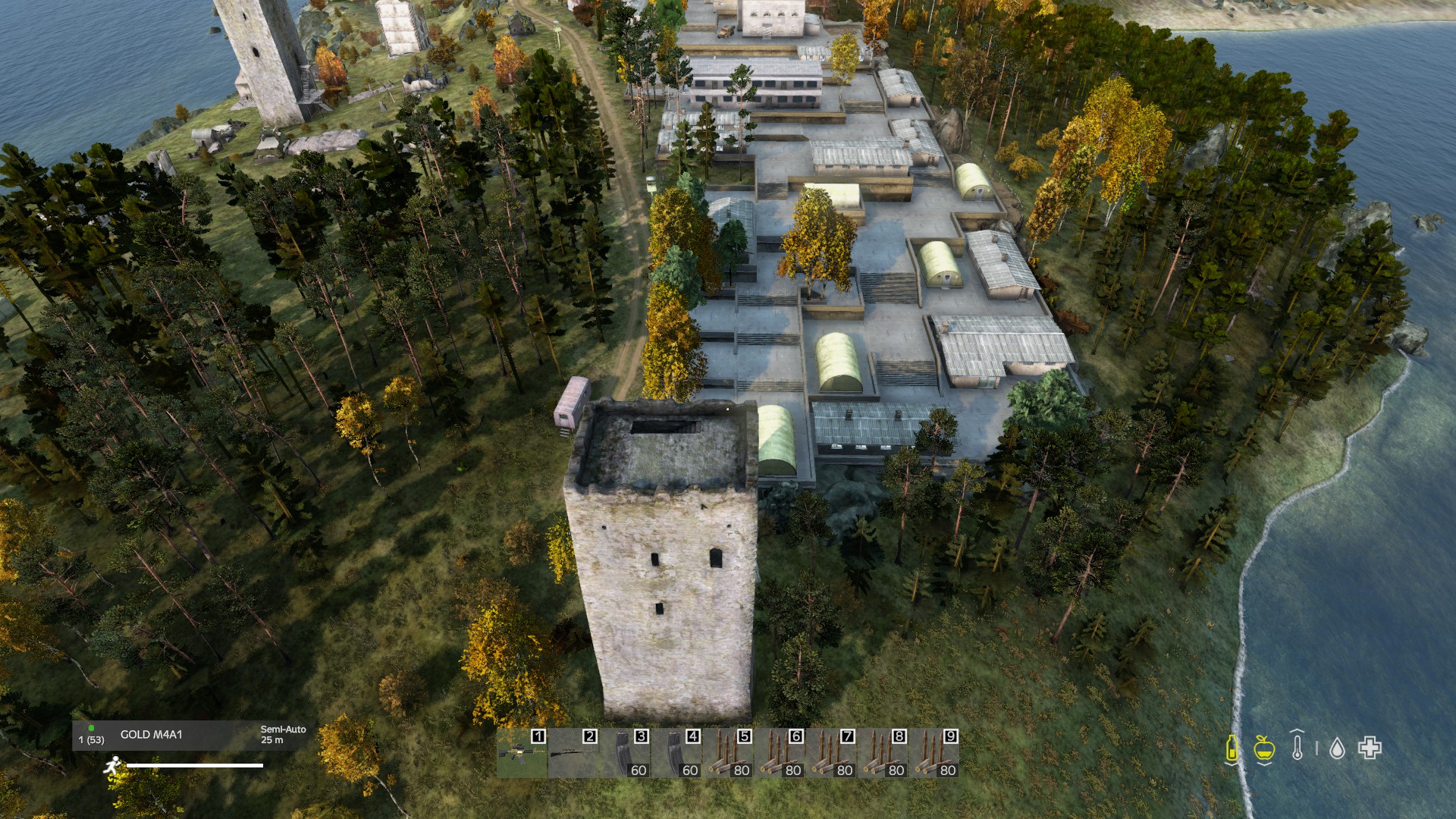This screenshot has width=1456, height=819.
Task: Click the blood drop status icon
Action: pyautogui.click(x=1337, y=749)
